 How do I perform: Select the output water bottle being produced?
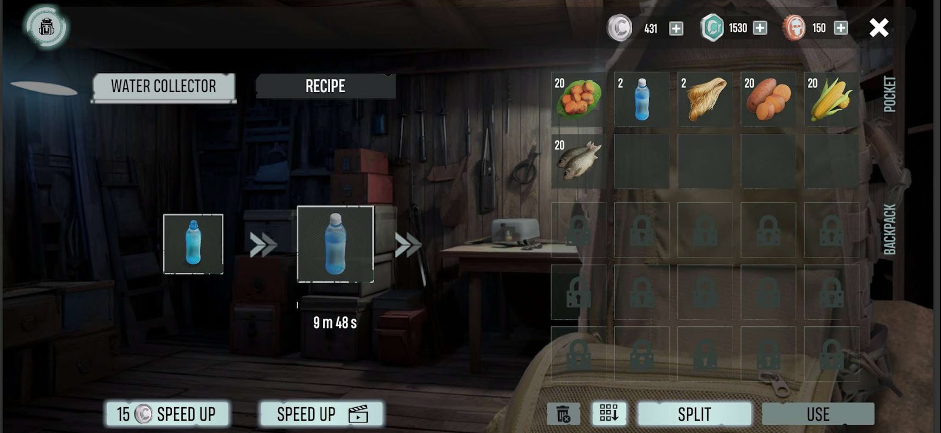[335, 244]
